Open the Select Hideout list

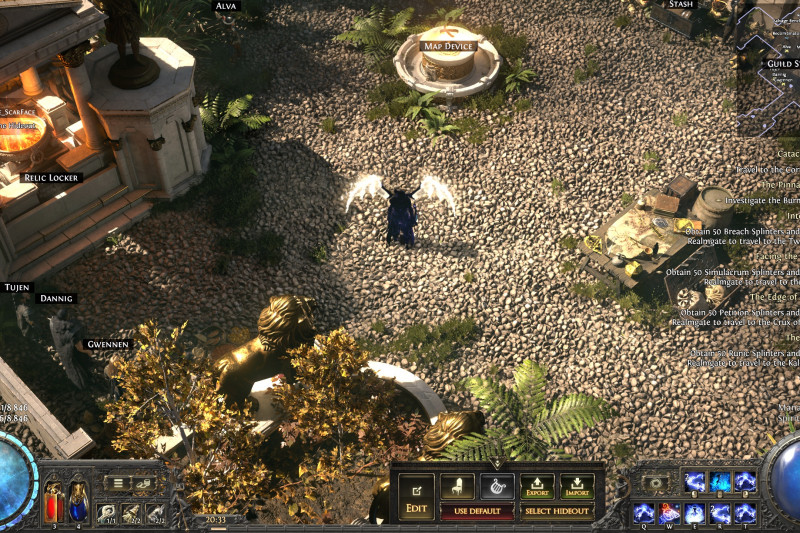click(557, 512)
